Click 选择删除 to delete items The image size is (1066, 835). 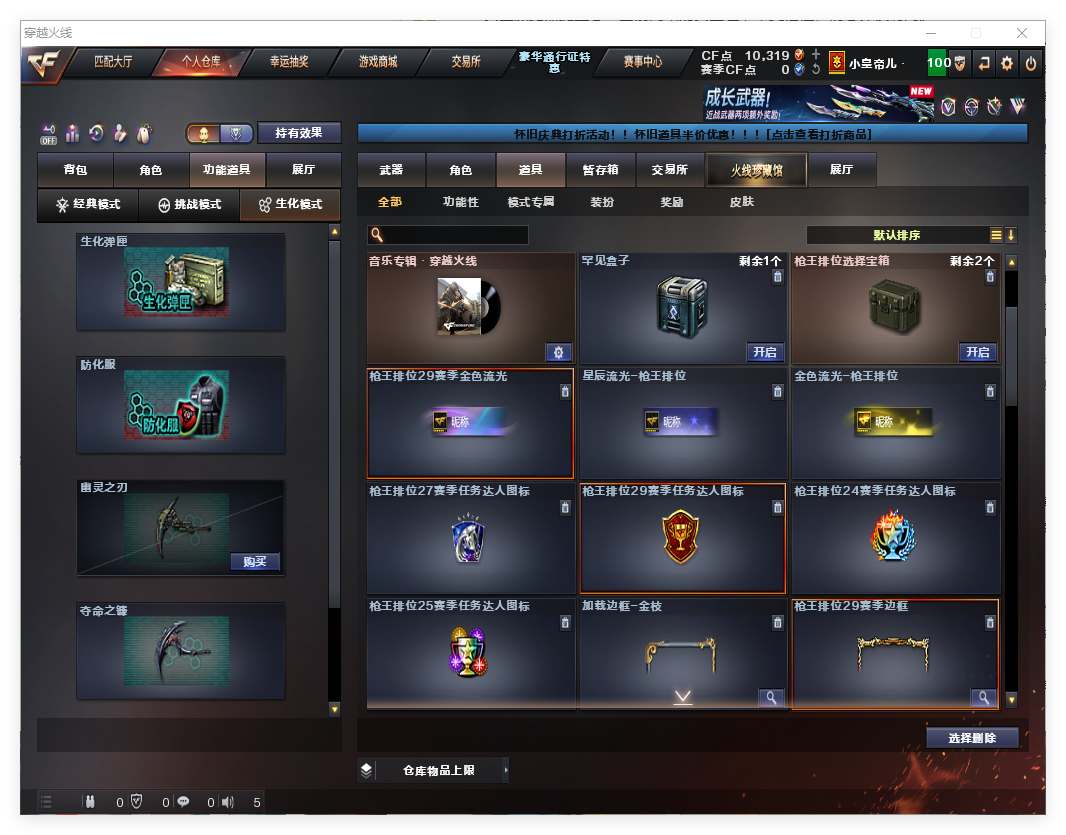(x=971, y=738)
